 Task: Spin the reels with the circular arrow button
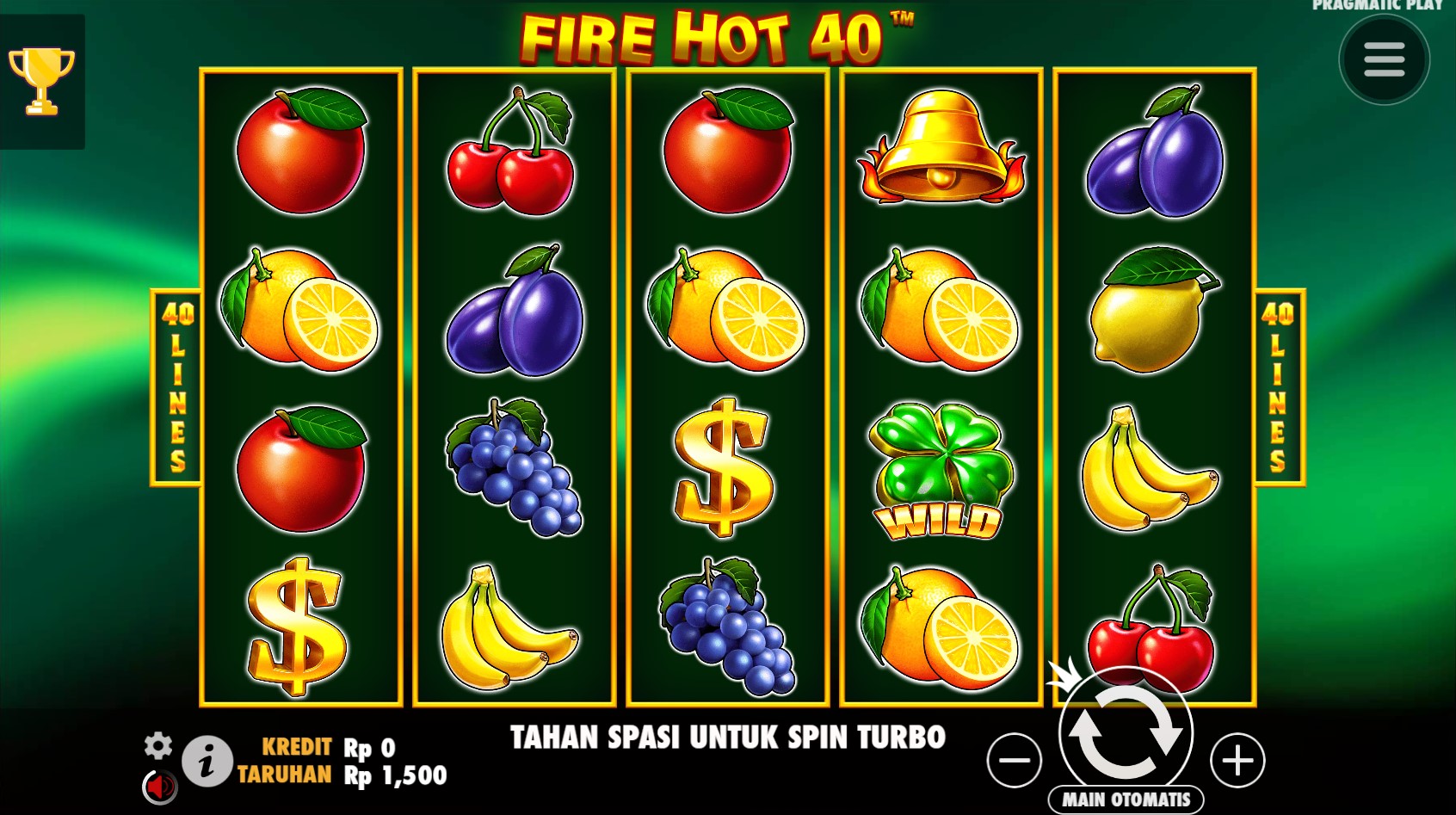tap(1125, 733)
